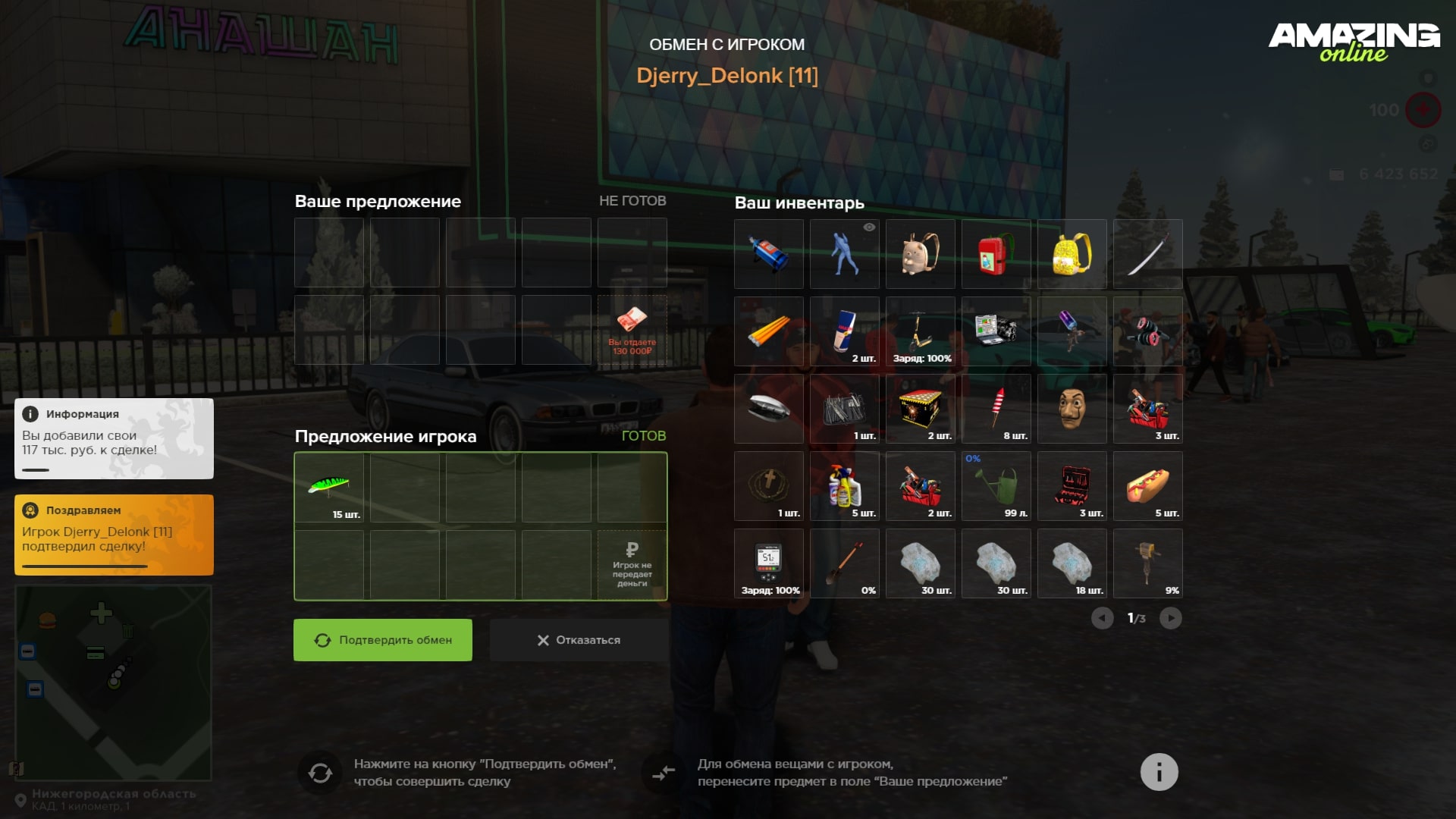Select the cat-shaped backpack
The width and height of the screenshot is (1456, 819).
(x=920, y=254)
